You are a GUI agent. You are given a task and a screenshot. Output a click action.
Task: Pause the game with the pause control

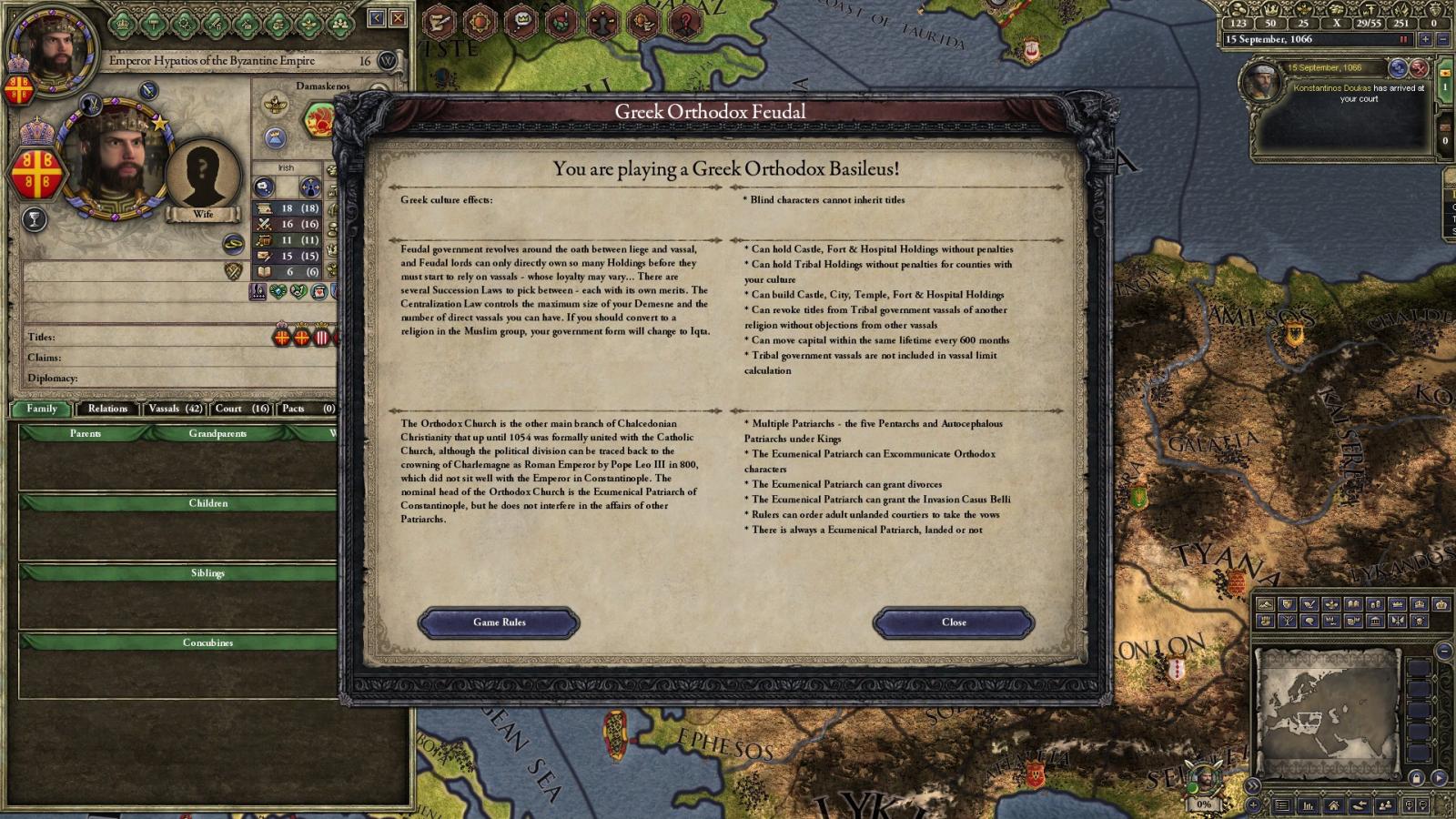tap(1402, 39)
